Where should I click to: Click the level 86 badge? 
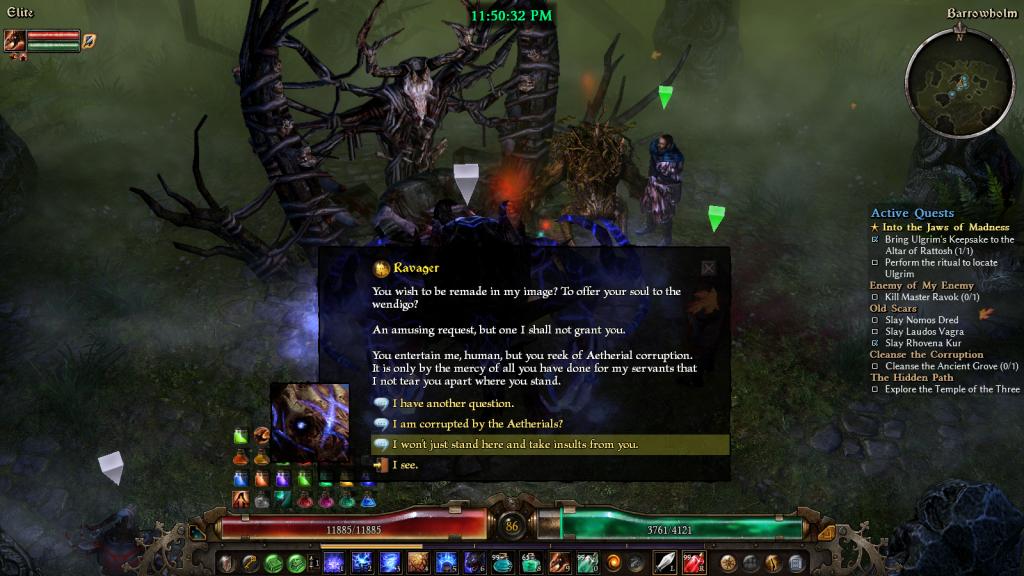513,526
